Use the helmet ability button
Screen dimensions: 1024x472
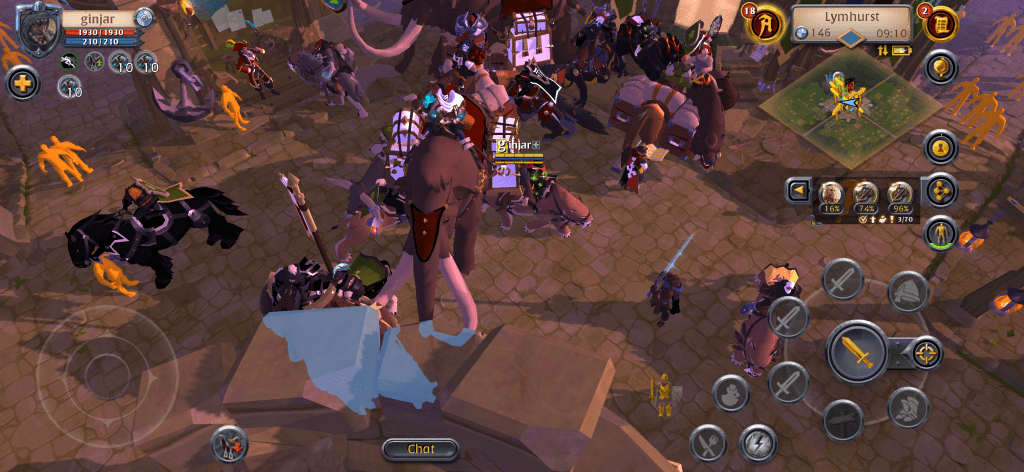pyautogui.click(x=907, y=290)
